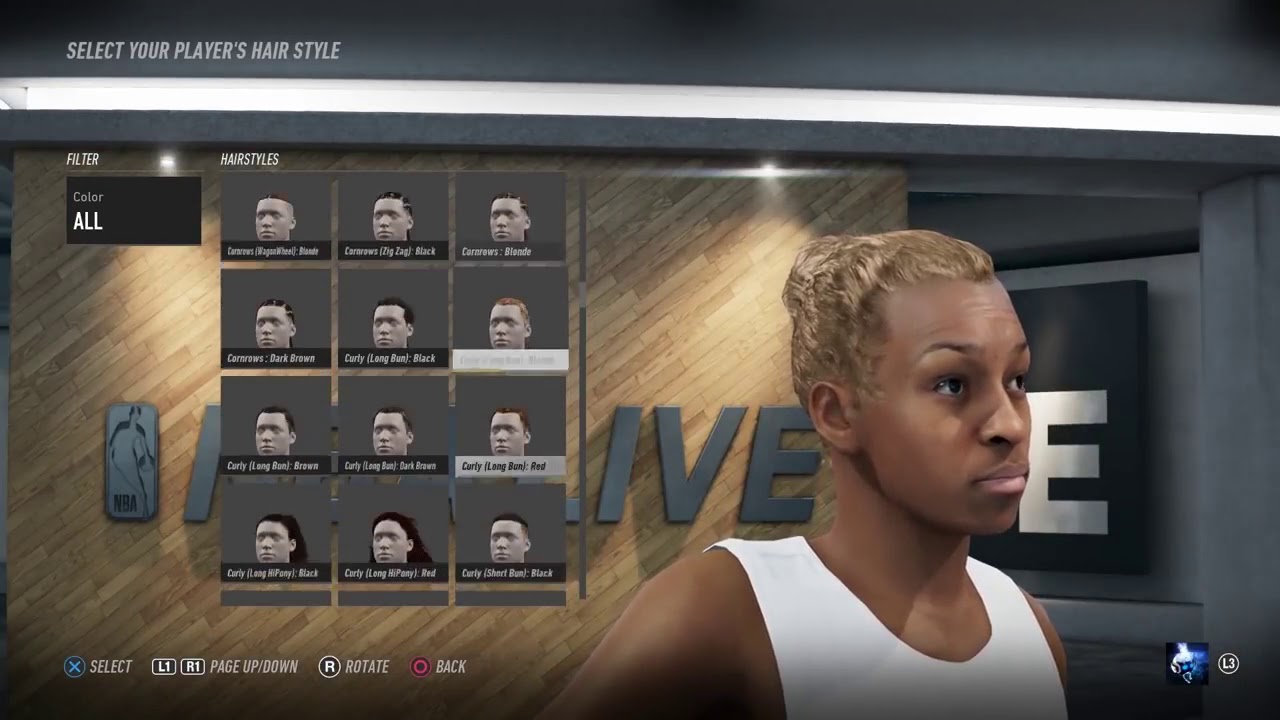Choose Cornrows (Zig Zag): Black hairstyle
Image resolution: width=1280 pixels, height=720 pixels.
coord(392,217)
